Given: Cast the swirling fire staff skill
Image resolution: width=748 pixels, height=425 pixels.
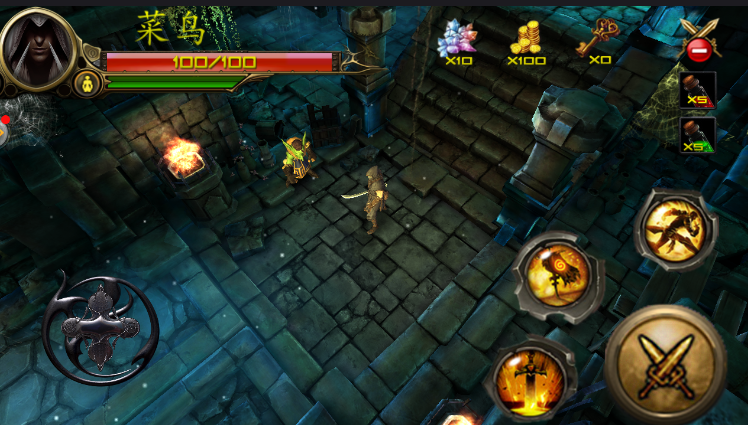Looking at the screenshot, I should coord(558,274).
